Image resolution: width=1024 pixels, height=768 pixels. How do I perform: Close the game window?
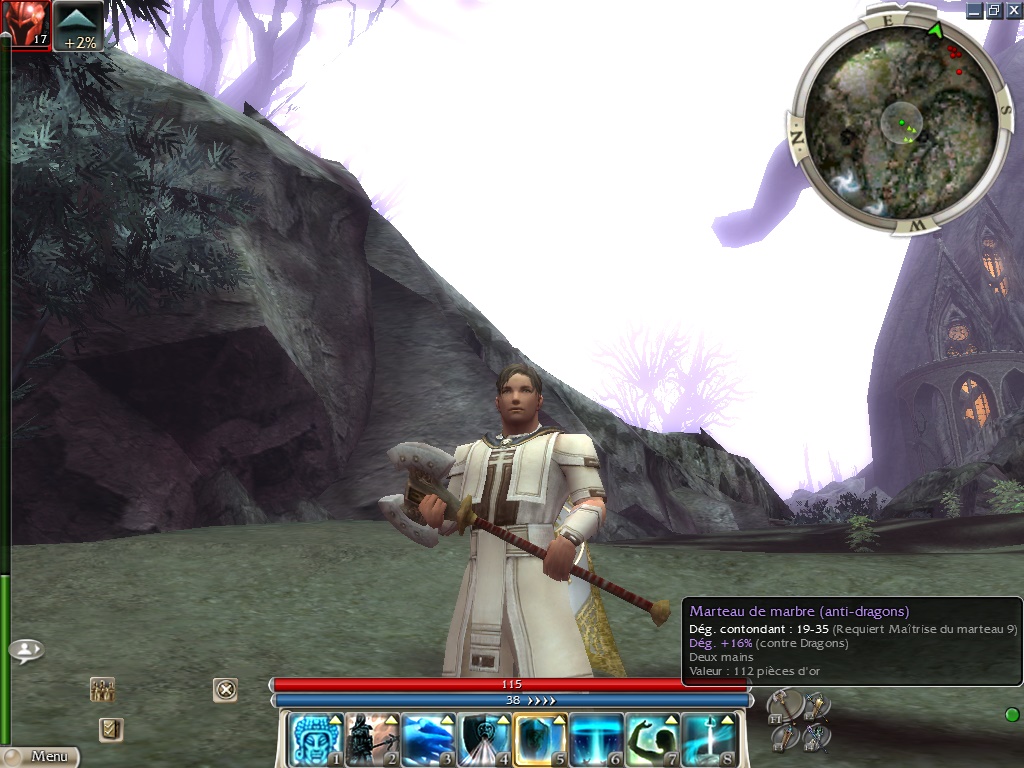coord(1012,10)
